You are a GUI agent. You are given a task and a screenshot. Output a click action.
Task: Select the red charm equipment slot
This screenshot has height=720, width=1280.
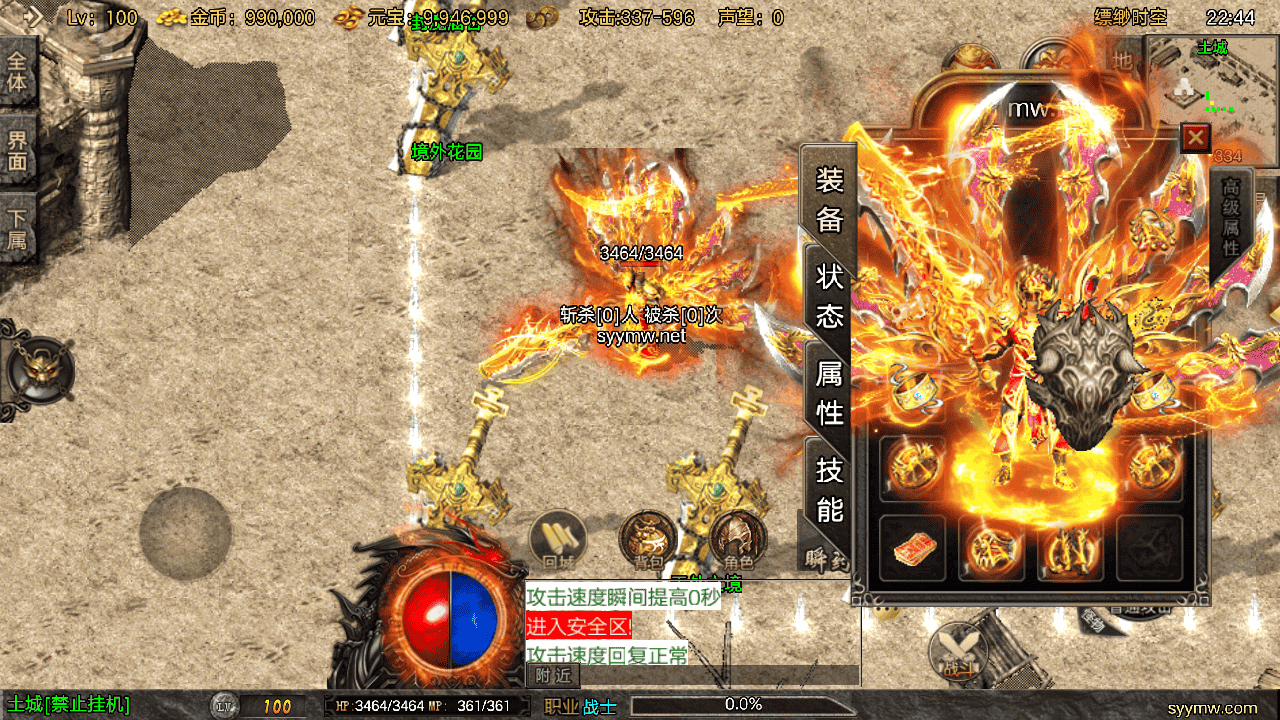coord(912,548)
